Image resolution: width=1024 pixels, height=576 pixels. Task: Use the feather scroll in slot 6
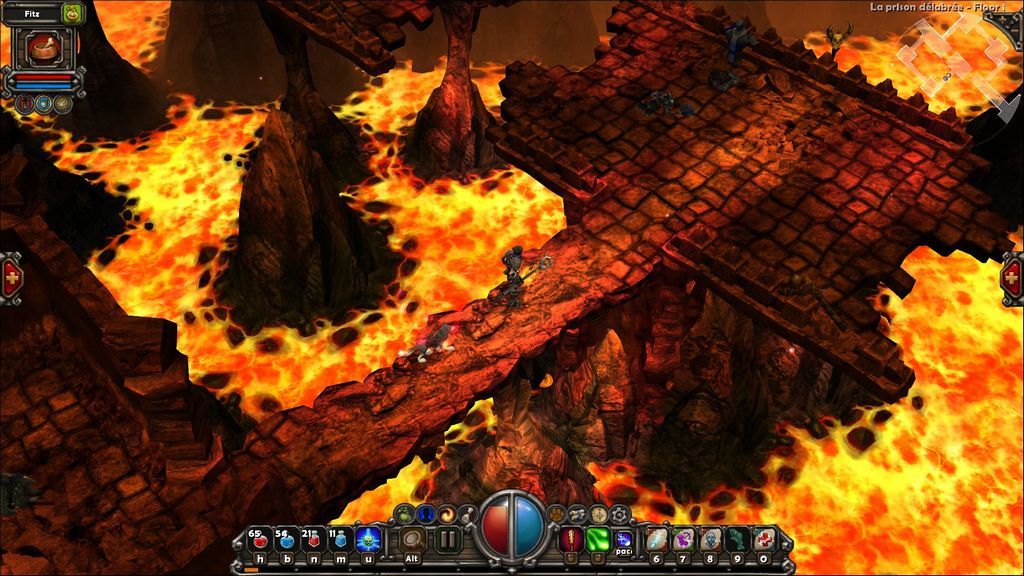[656, 540]
